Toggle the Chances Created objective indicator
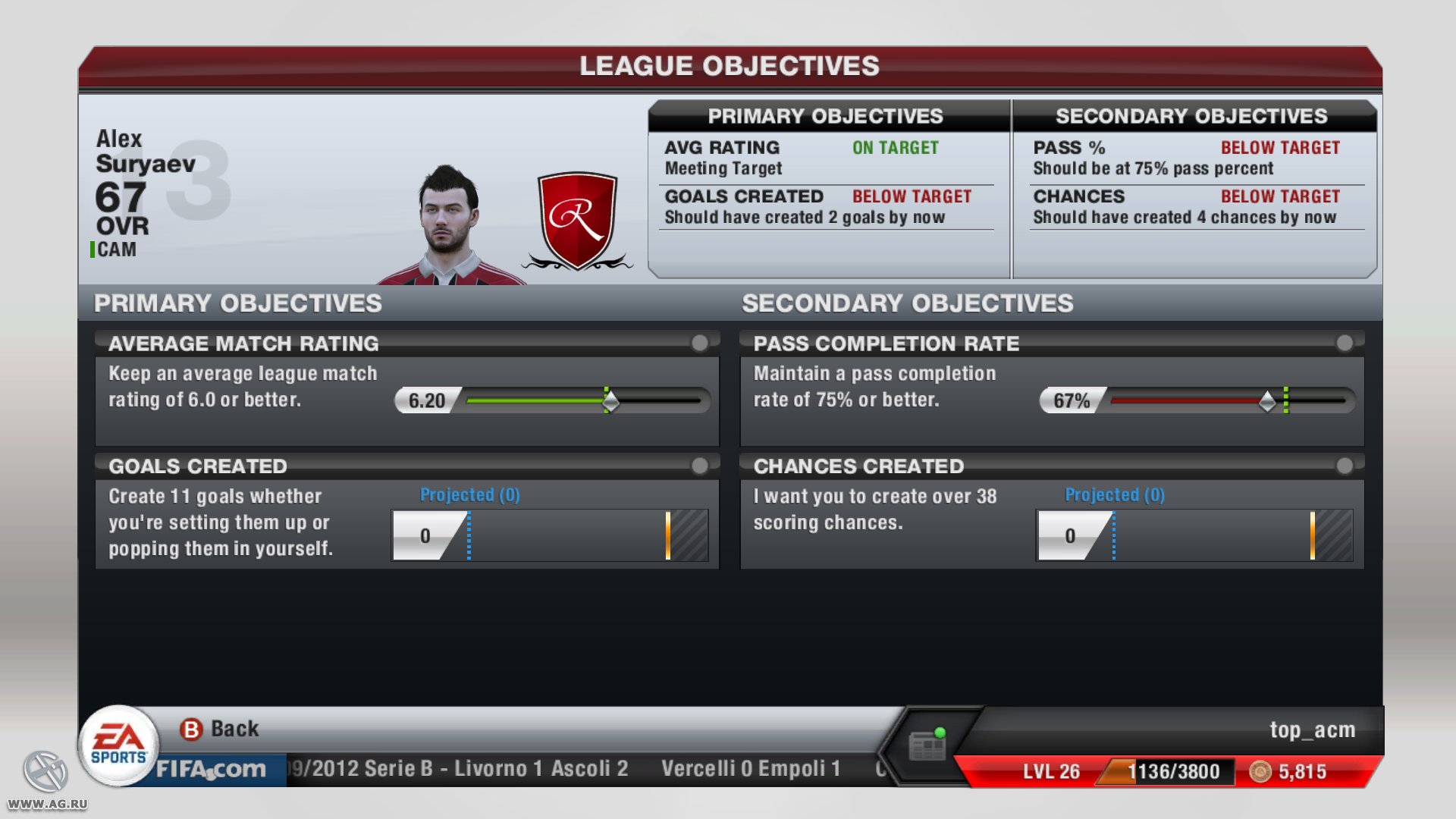 click(1346, 466)
